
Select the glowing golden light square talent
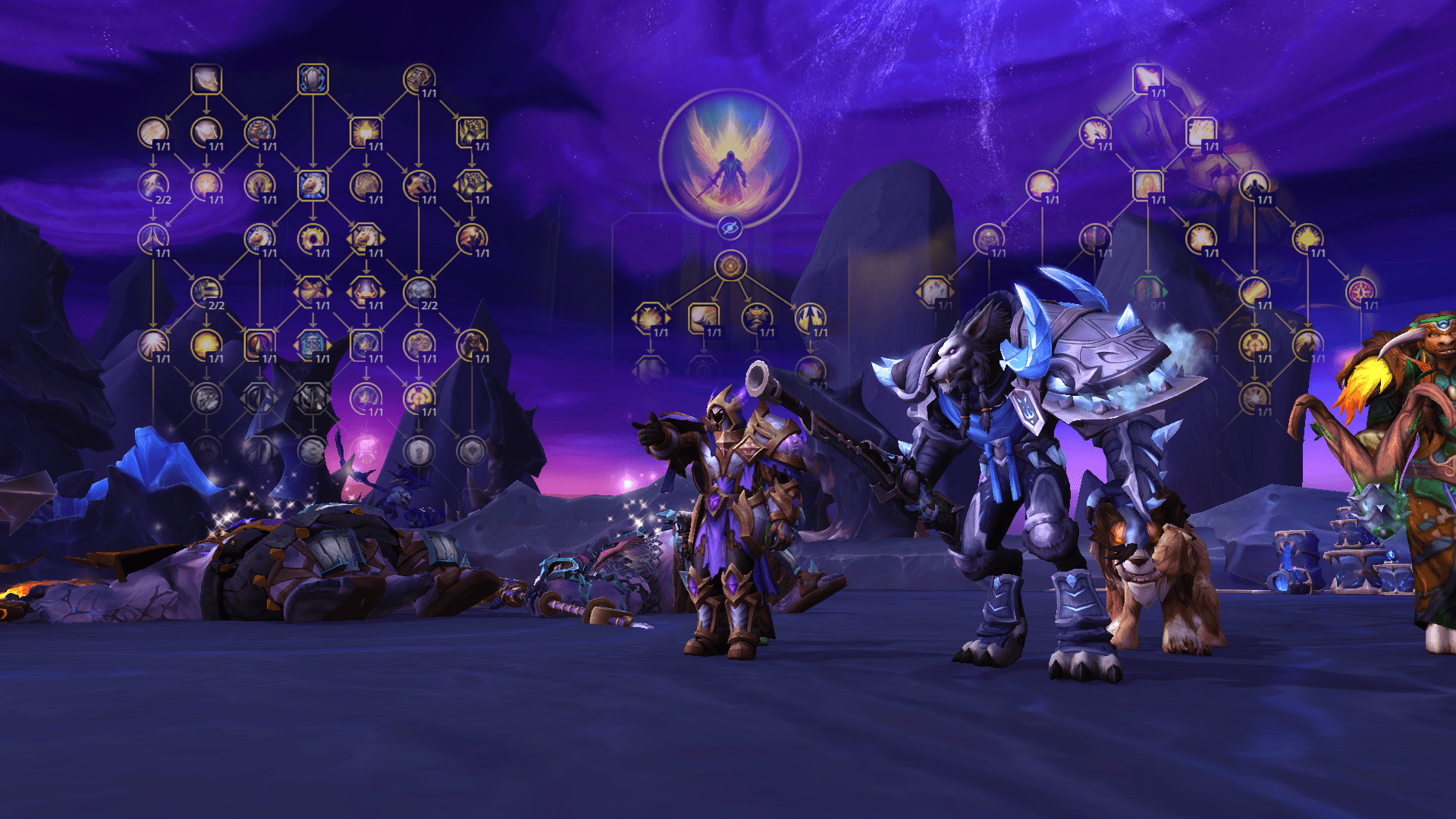point(365,132)
